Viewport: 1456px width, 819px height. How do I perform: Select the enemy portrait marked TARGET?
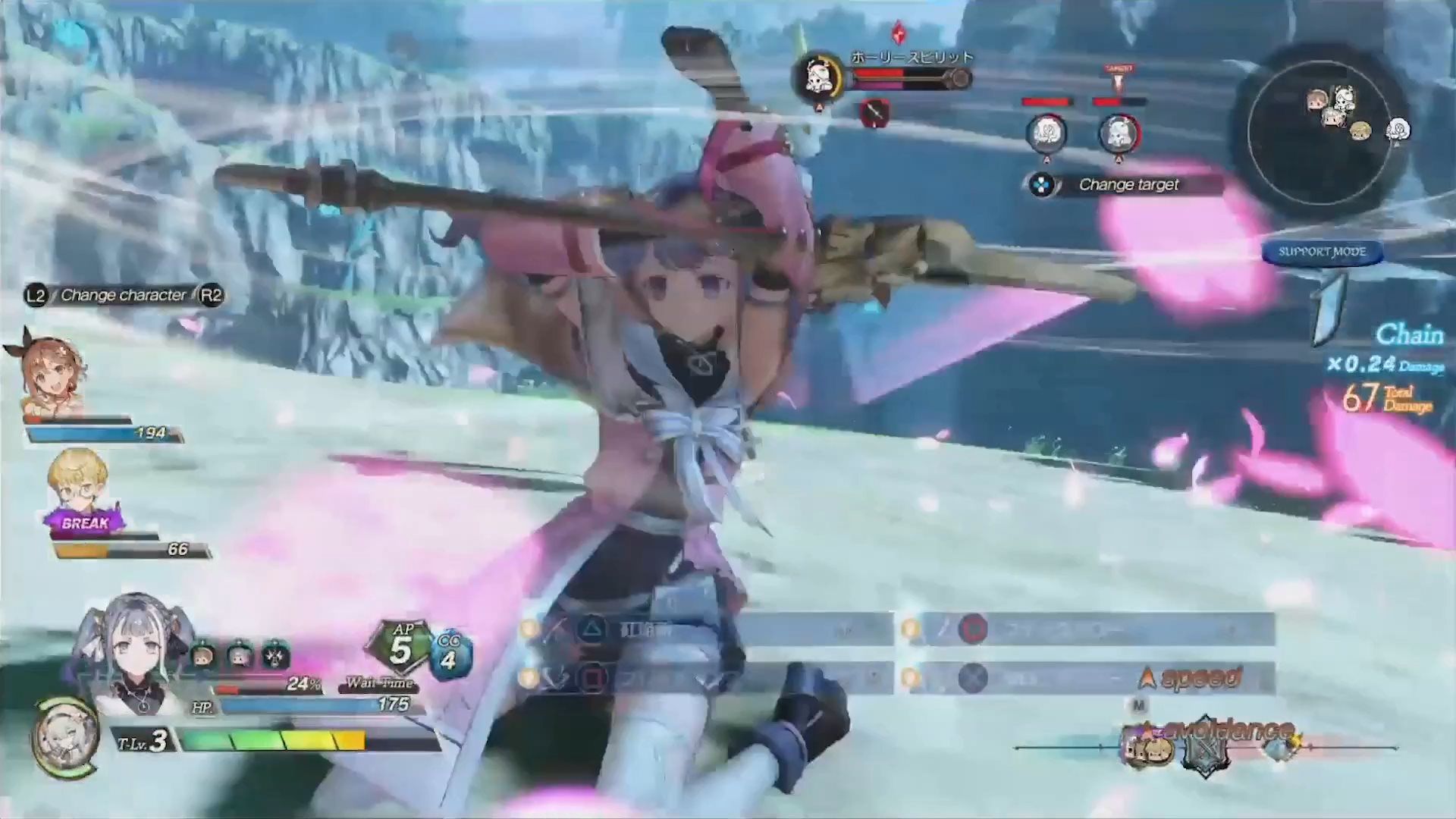pos(1118,133)
